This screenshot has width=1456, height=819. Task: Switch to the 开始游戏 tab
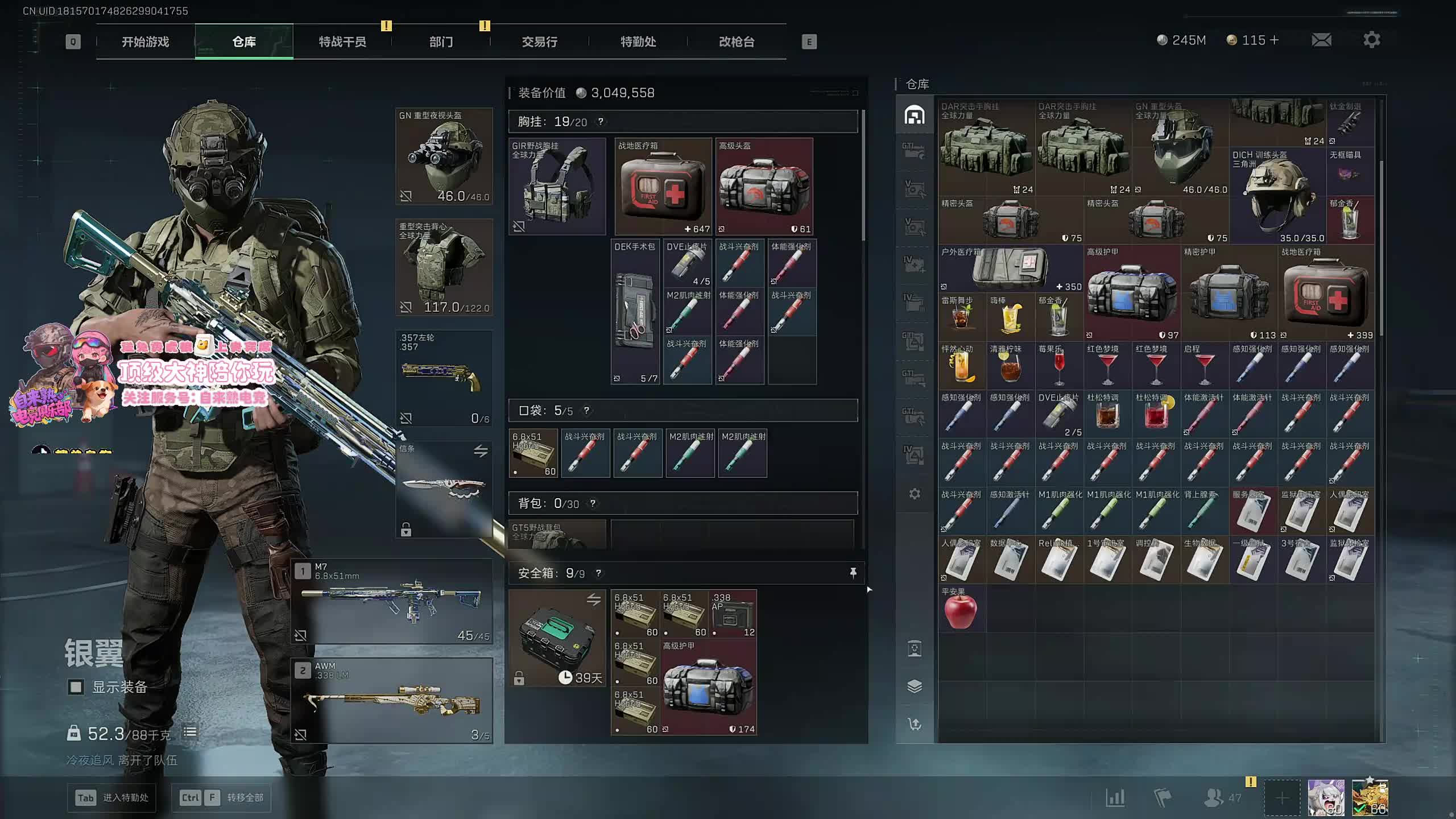tap(145, 42)
